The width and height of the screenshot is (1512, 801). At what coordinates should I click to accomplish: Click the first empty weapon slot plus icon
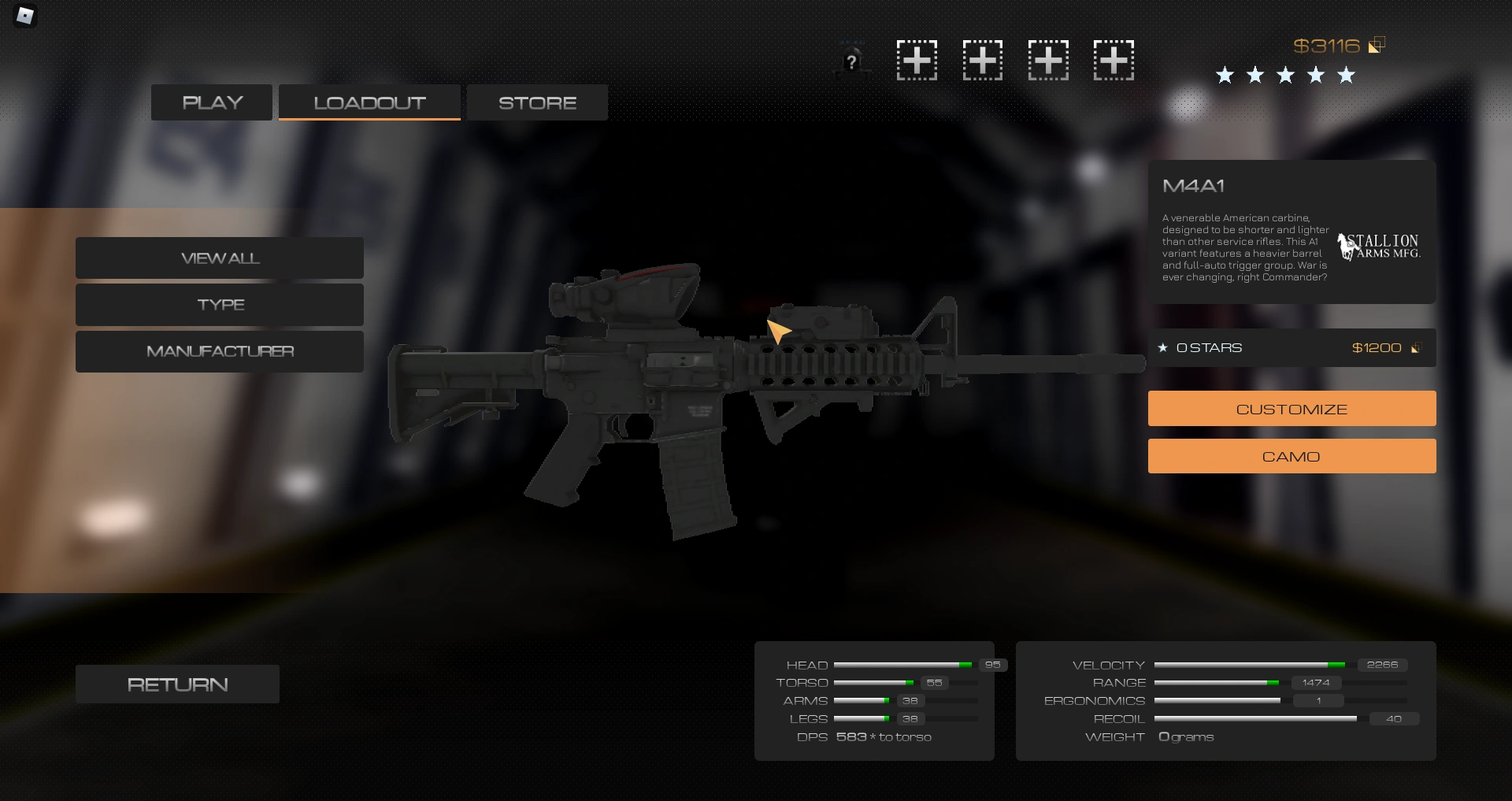(x=916, y=60)
